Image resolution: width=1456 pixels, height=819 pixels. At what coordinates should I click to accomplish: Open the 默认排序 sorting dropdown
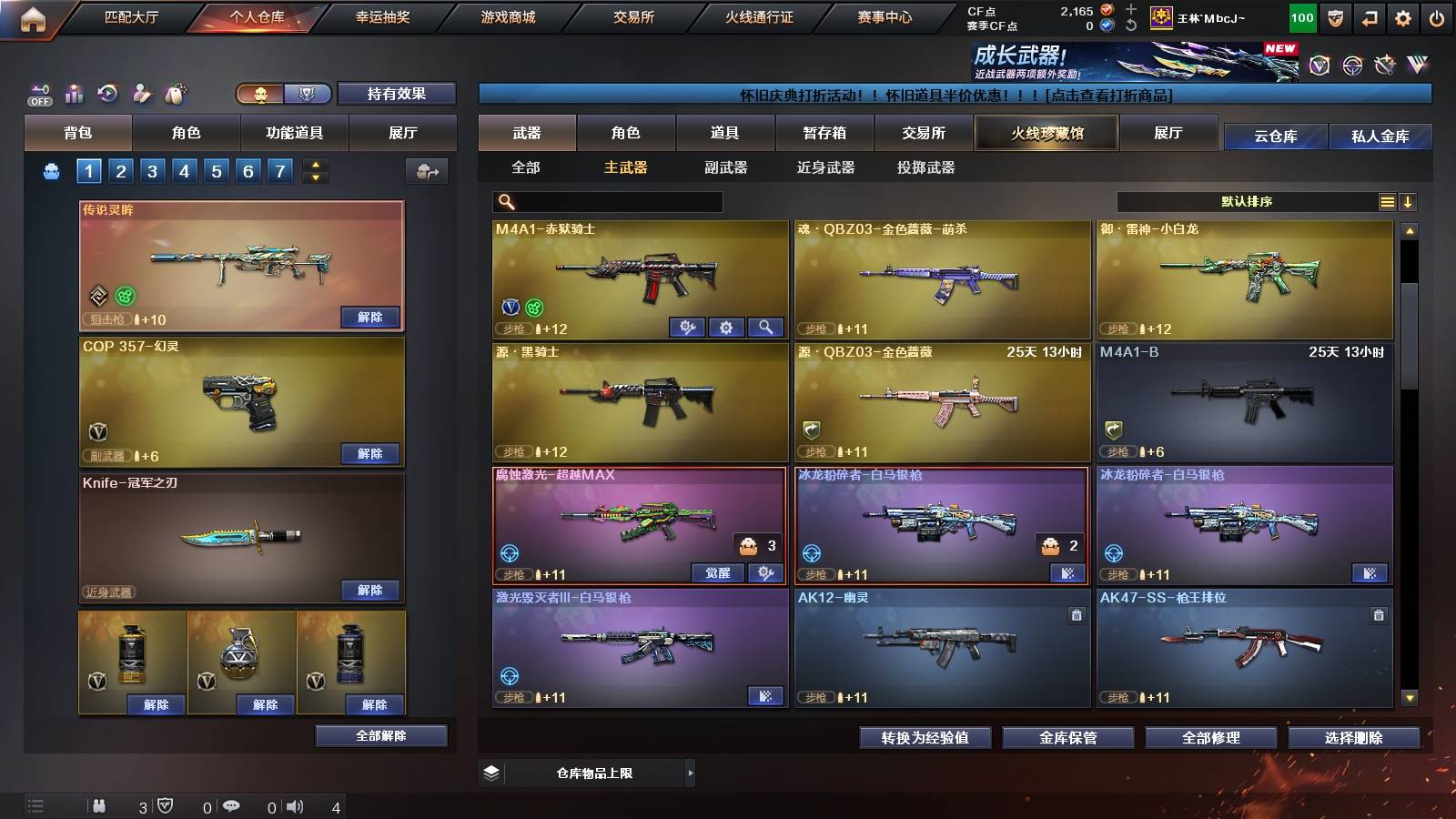click(1247, 201)
